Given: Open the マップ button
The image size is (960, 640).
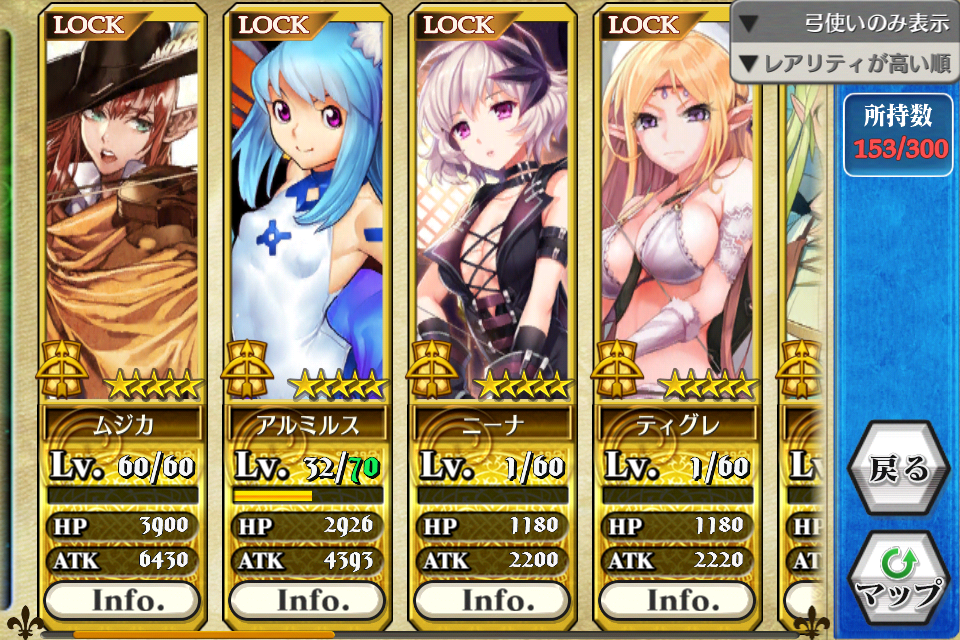Looking at the screenshot, I should point(898,579).
